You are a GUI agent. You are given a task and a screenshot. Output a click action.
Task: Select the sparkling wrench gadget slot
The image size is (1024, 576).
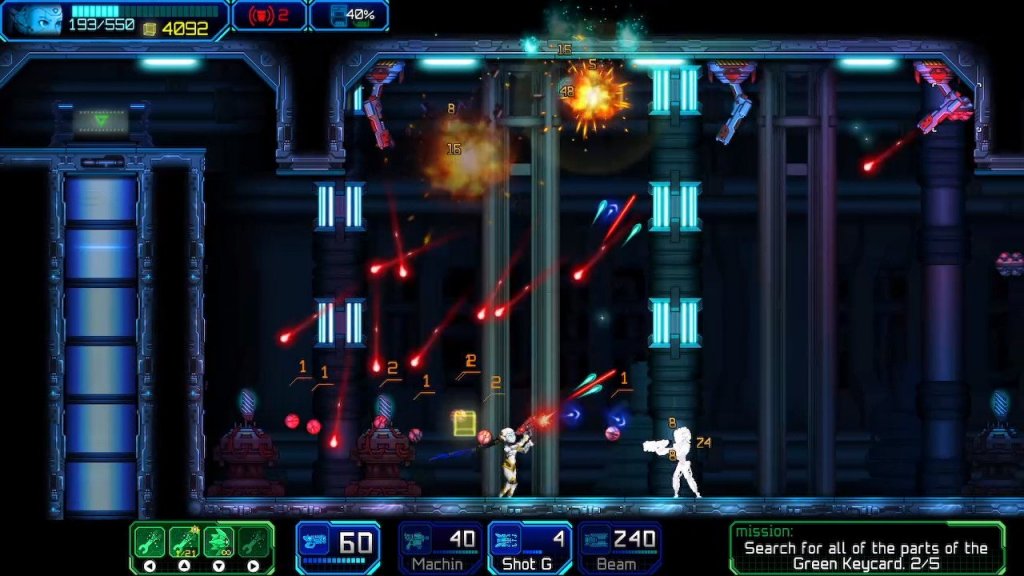pyautogui.click(x=185, y=541)
